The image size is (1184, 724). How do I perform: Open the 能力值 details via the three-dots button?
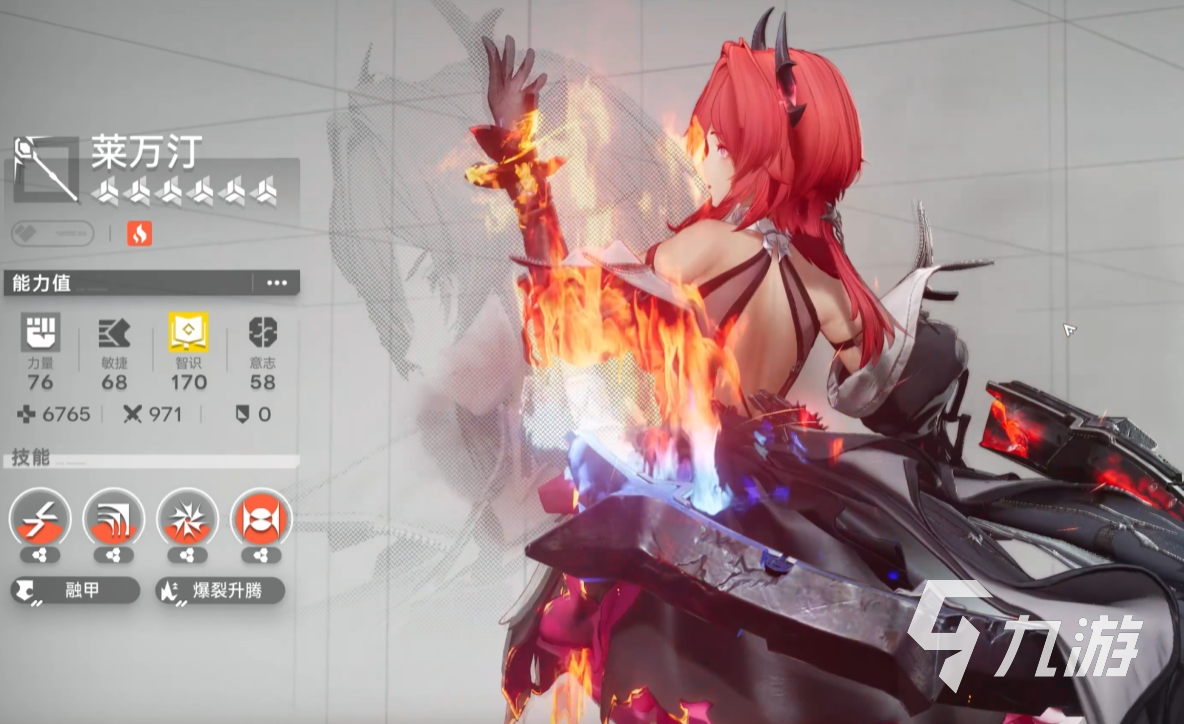click(276, 283)
